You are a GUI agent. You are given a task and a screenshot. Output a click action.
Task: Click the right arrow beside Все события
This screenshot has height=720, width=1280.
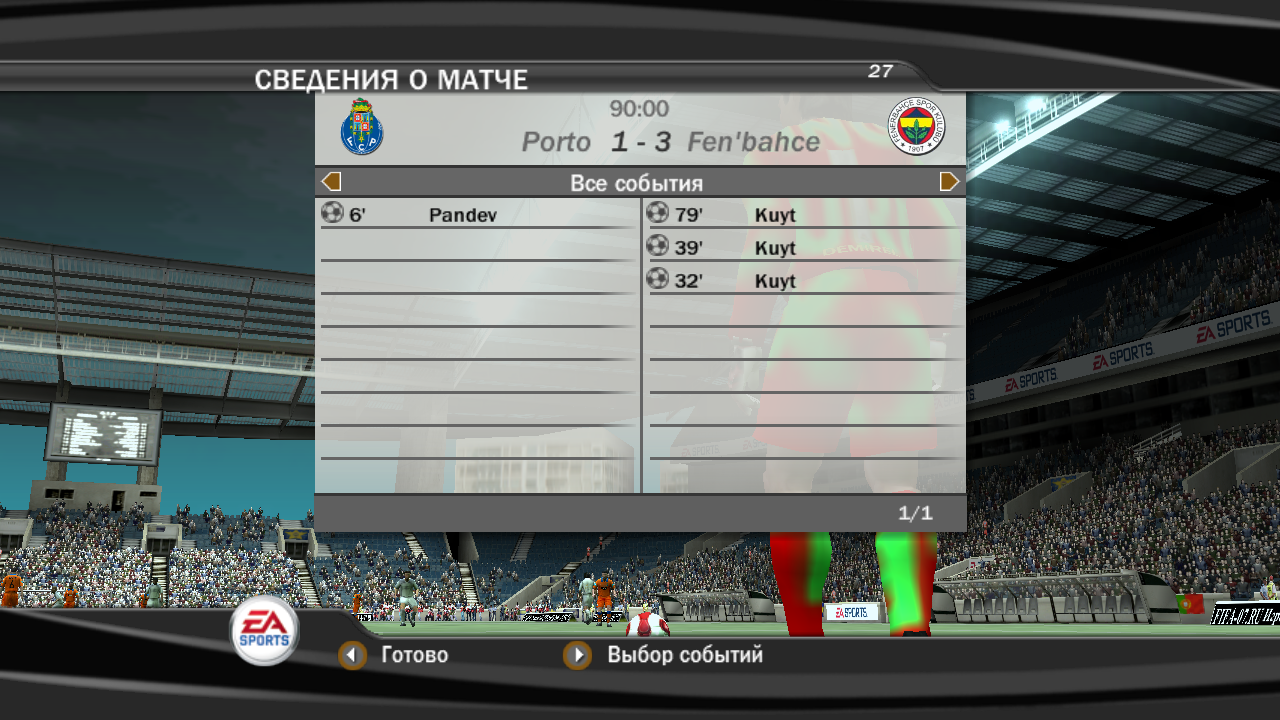pos(949,182)
